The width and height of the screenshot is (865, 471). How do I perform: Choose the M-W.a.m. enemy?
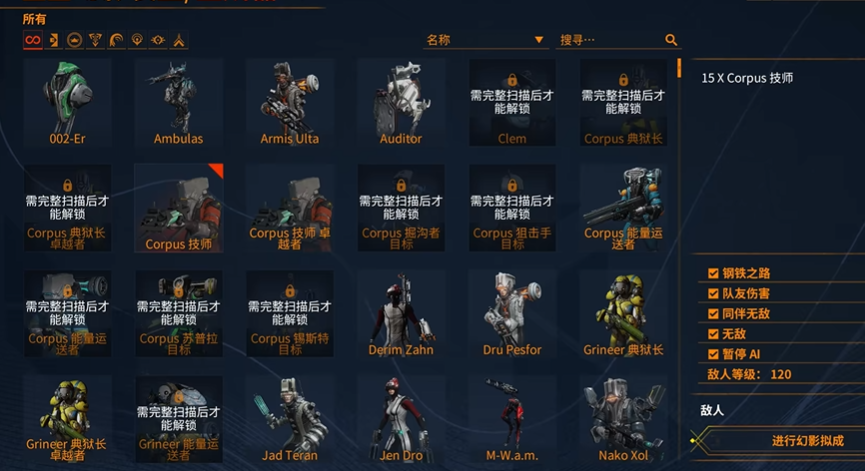(x=512, y=420)
